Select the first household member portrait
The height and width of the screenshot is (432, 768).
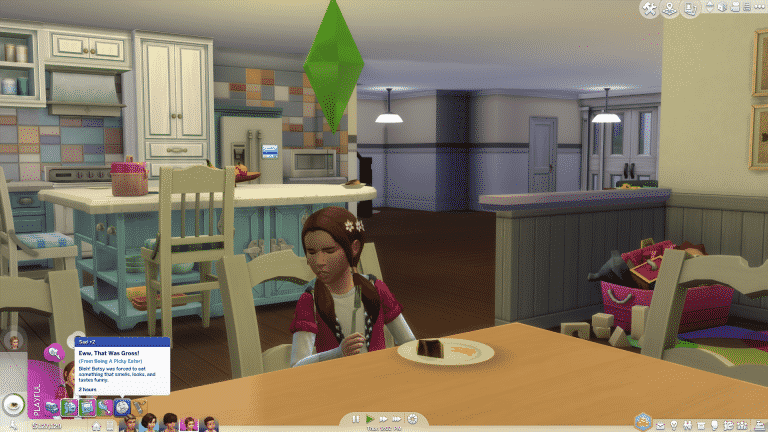(x=130, y=424)
